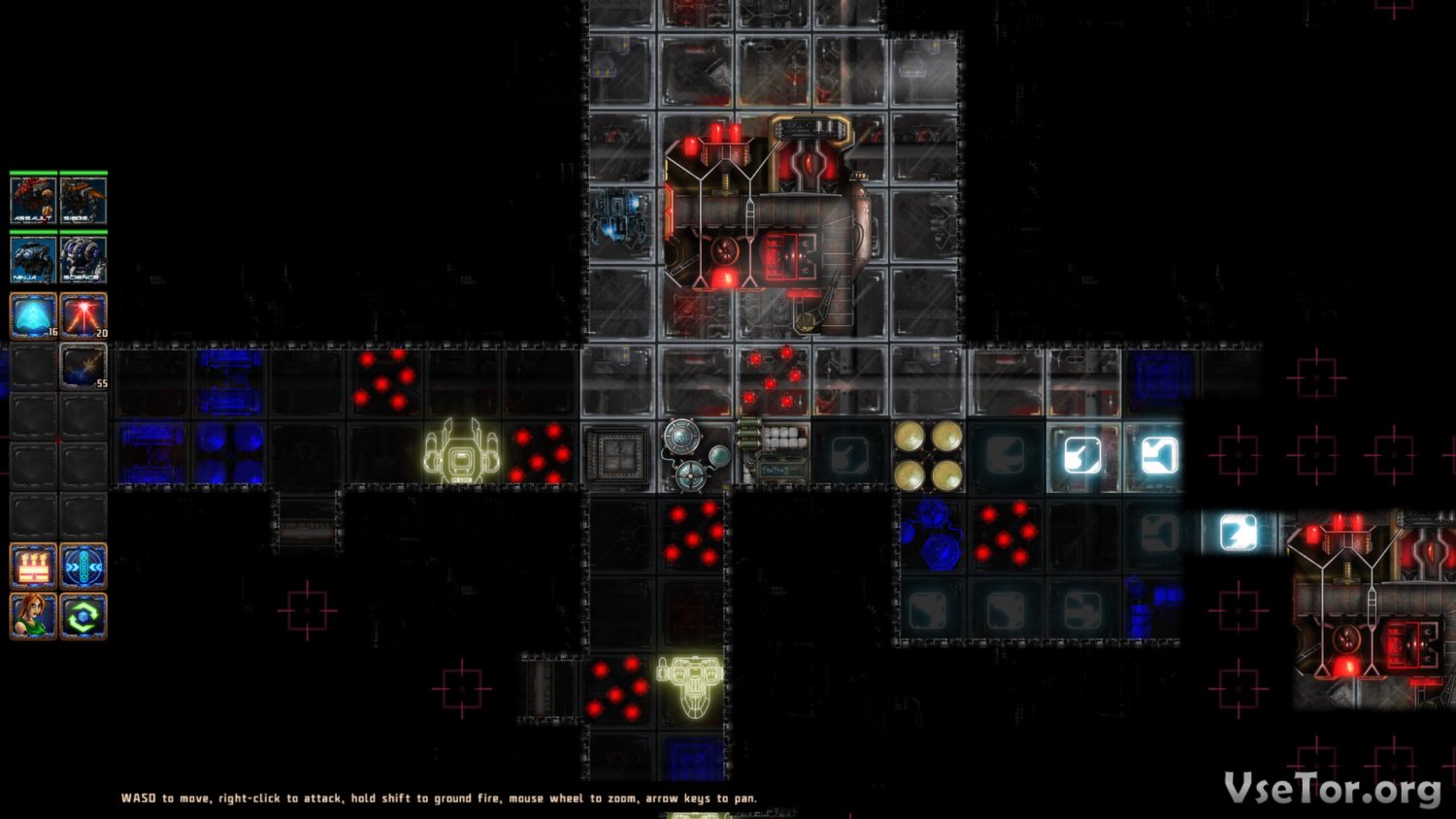This screenshot has height=819, width=1456.
Task: Click the blue arrows formation icon
Action: point(83,566)
